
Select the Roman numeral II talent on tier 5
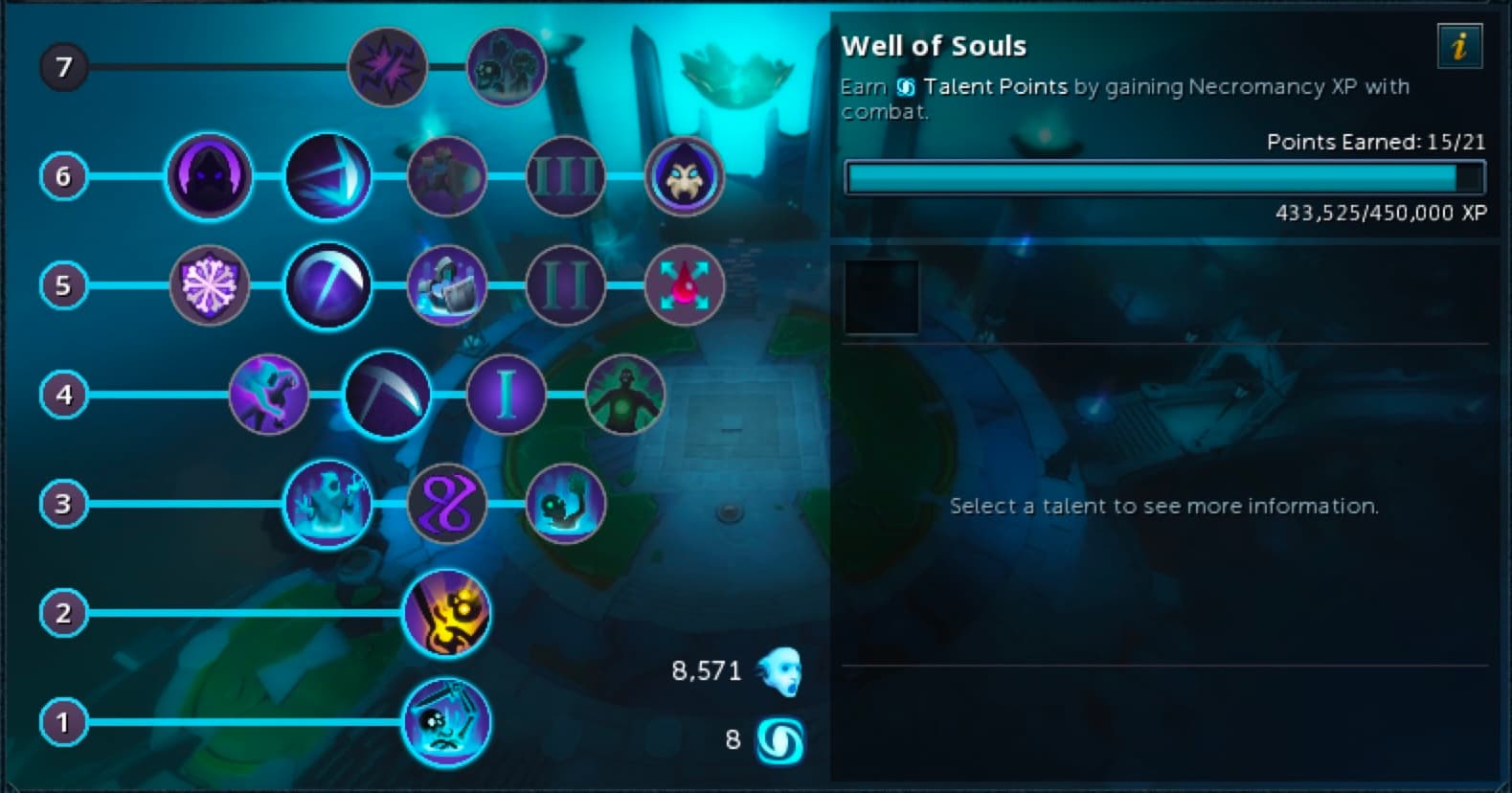click(x=565, y=285)
